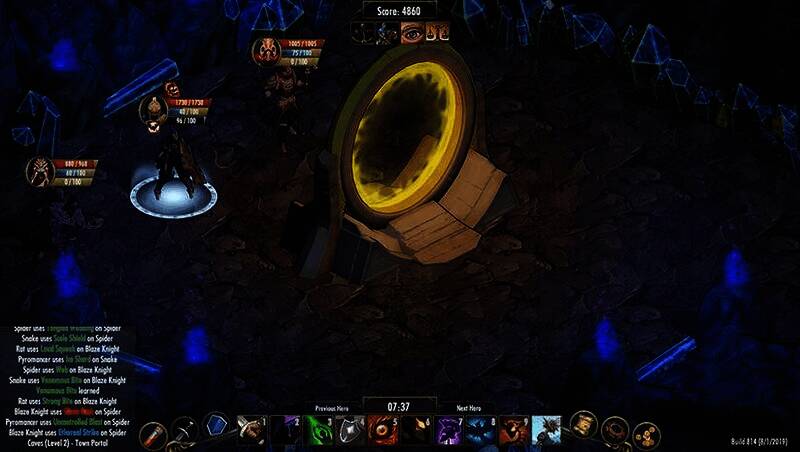Select the flaming scales status icon

pos(436,34)
